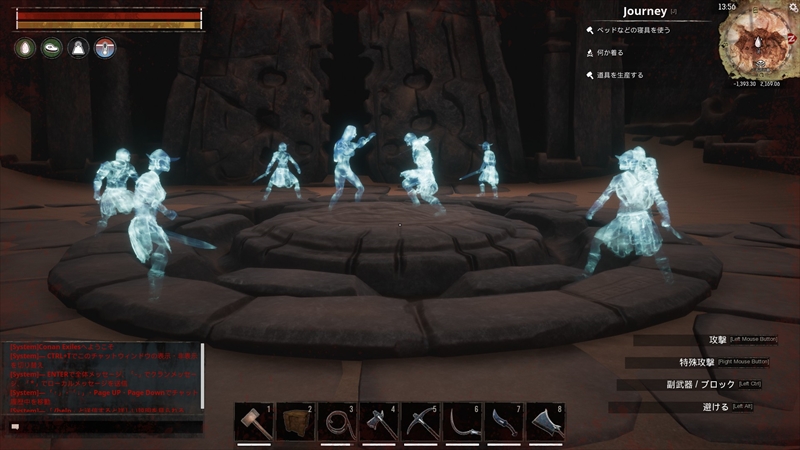Screen dimensions: 800x450
Task: Select the journey step ベッドなどの寝具を使う
Action: coord(632,31)
